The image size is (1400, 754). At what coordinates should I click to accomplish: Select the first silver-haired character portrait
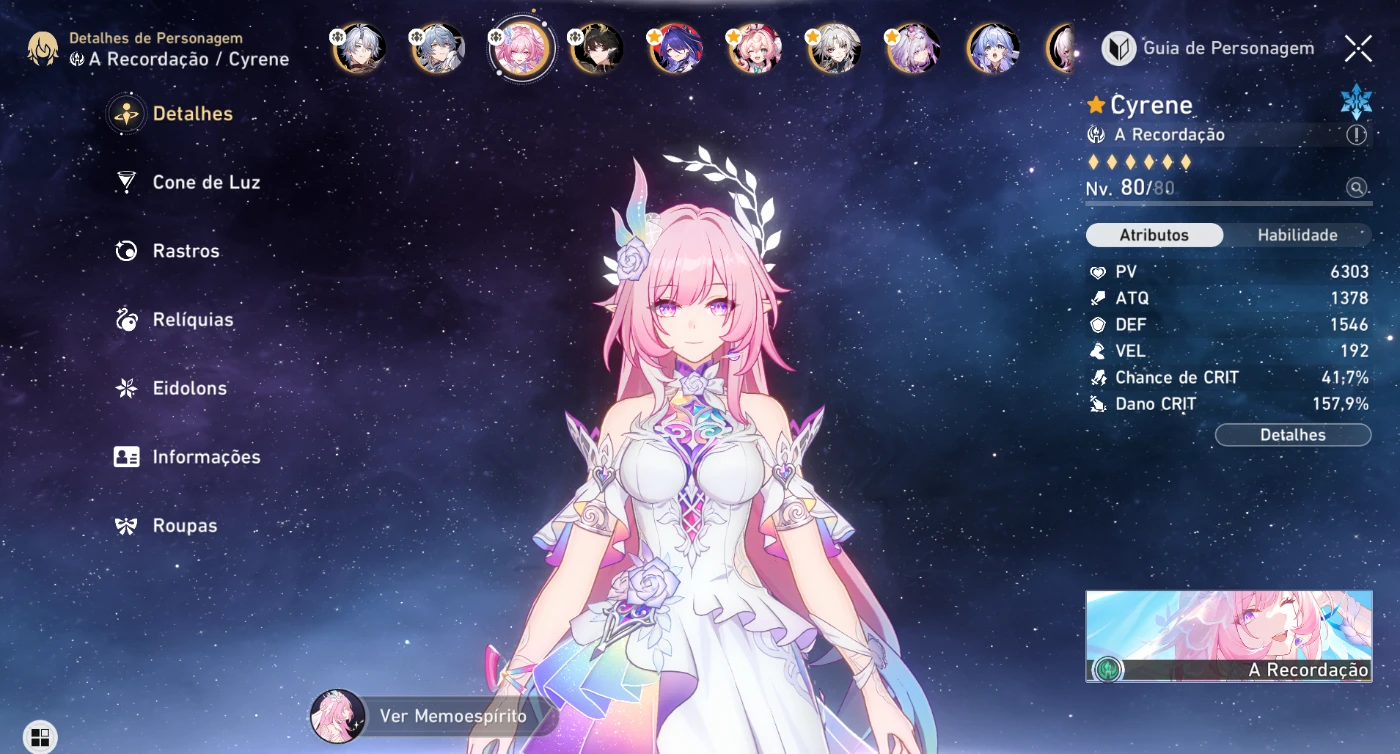pos(360,49)
